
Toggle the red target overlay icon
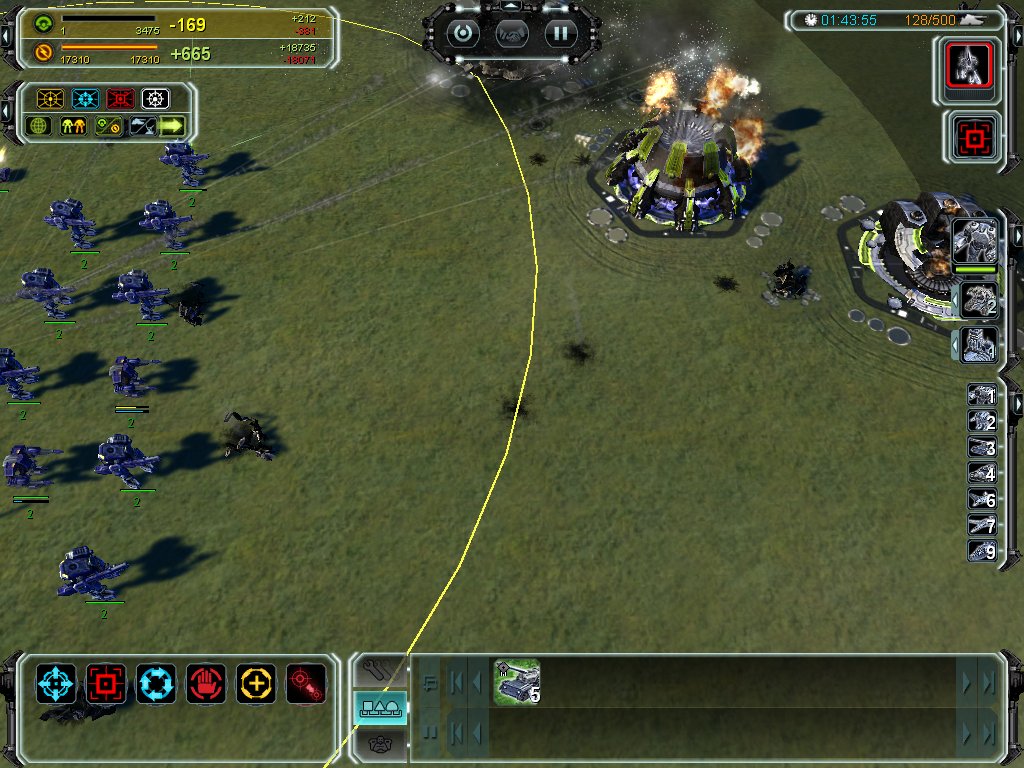tap(120, 99)
